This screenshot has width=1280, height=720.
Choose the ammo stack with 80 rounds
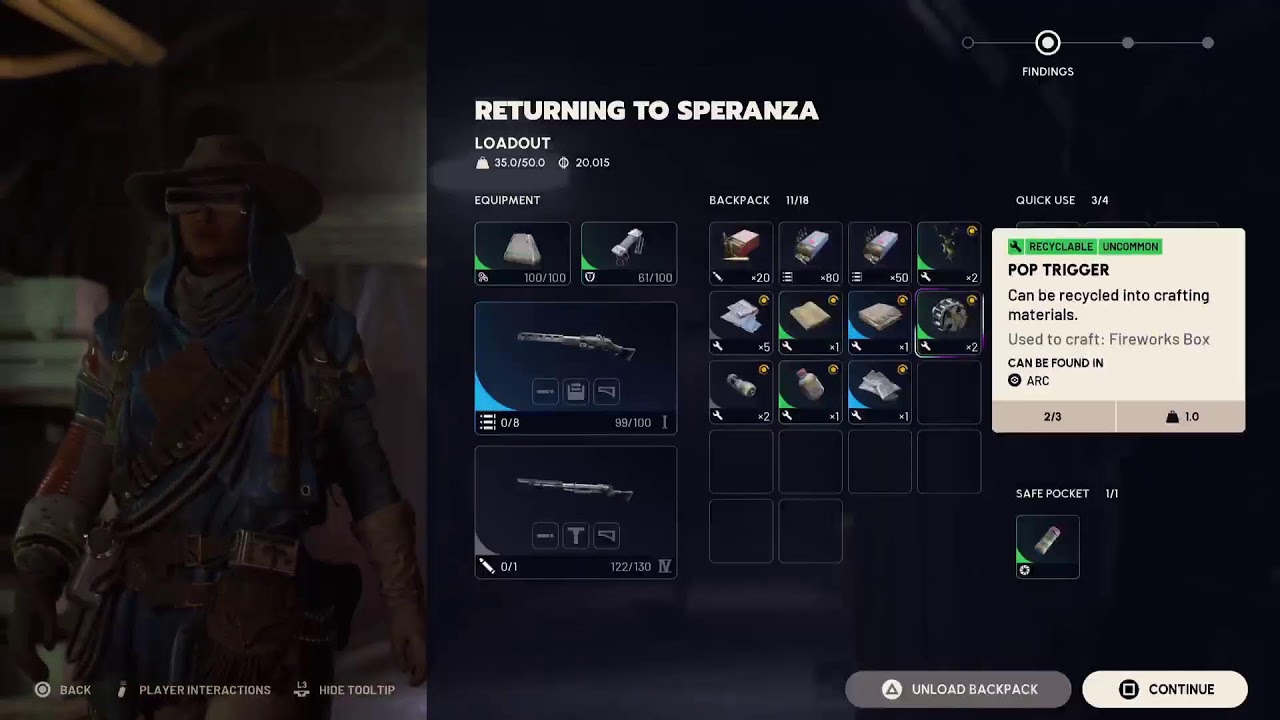[810, 254]
